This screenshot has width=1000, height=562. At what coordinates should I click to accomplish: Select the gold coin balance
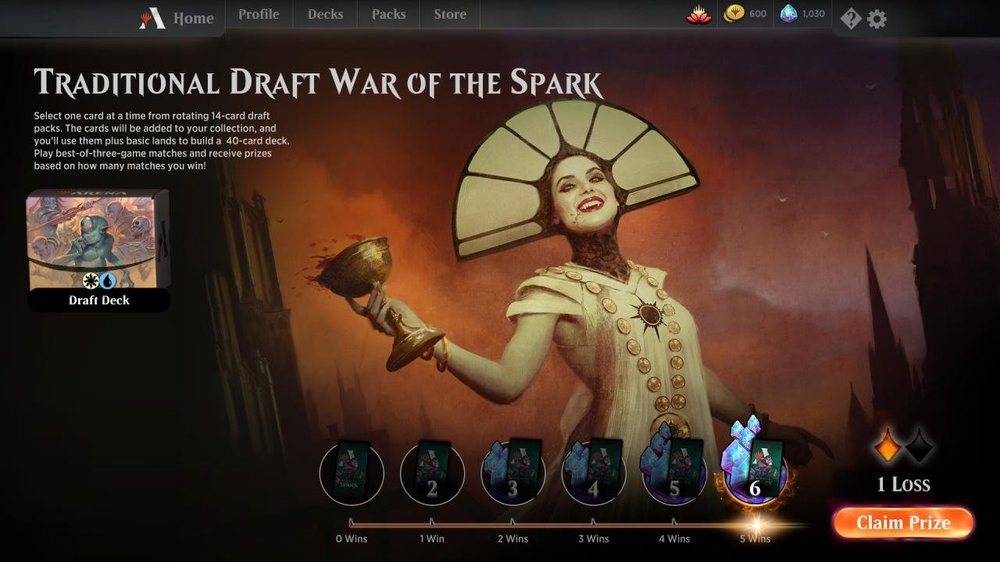pos(745,14)
